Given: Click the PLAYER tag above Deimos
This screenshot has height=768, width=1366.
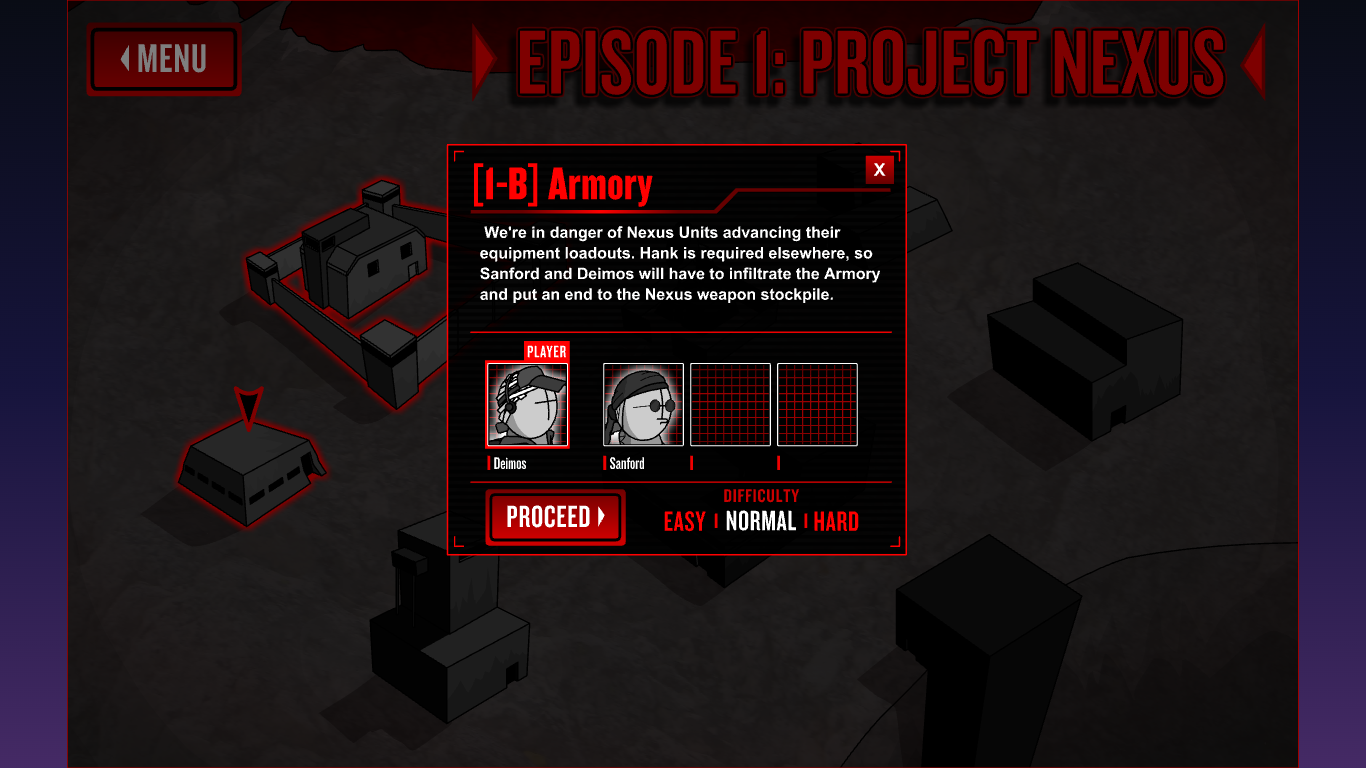Looking at the screenshot, I should pyautogui.click(x=545, y=351).
